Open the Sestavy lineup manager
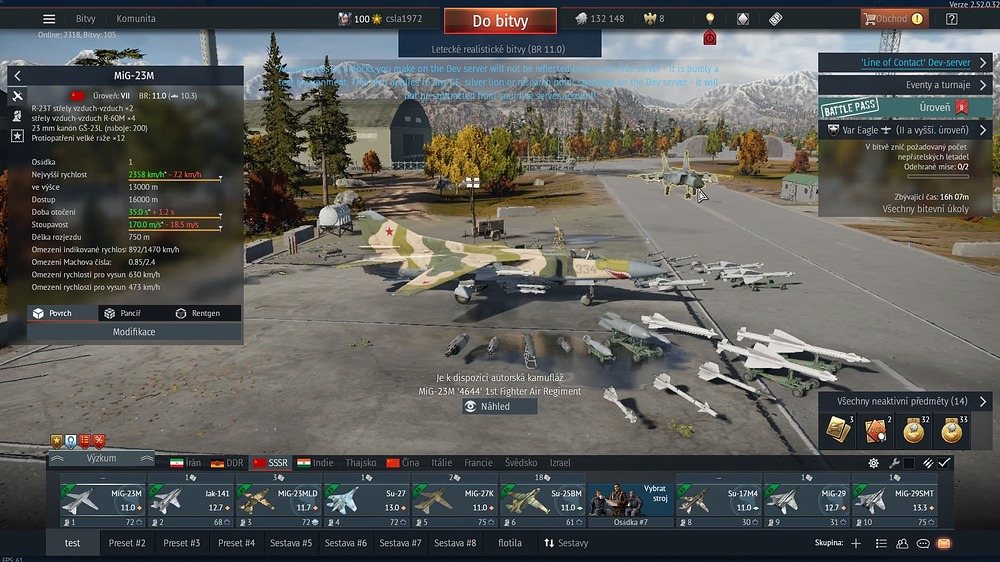This screenshot has height=562, width=1000. click(566, 543)
